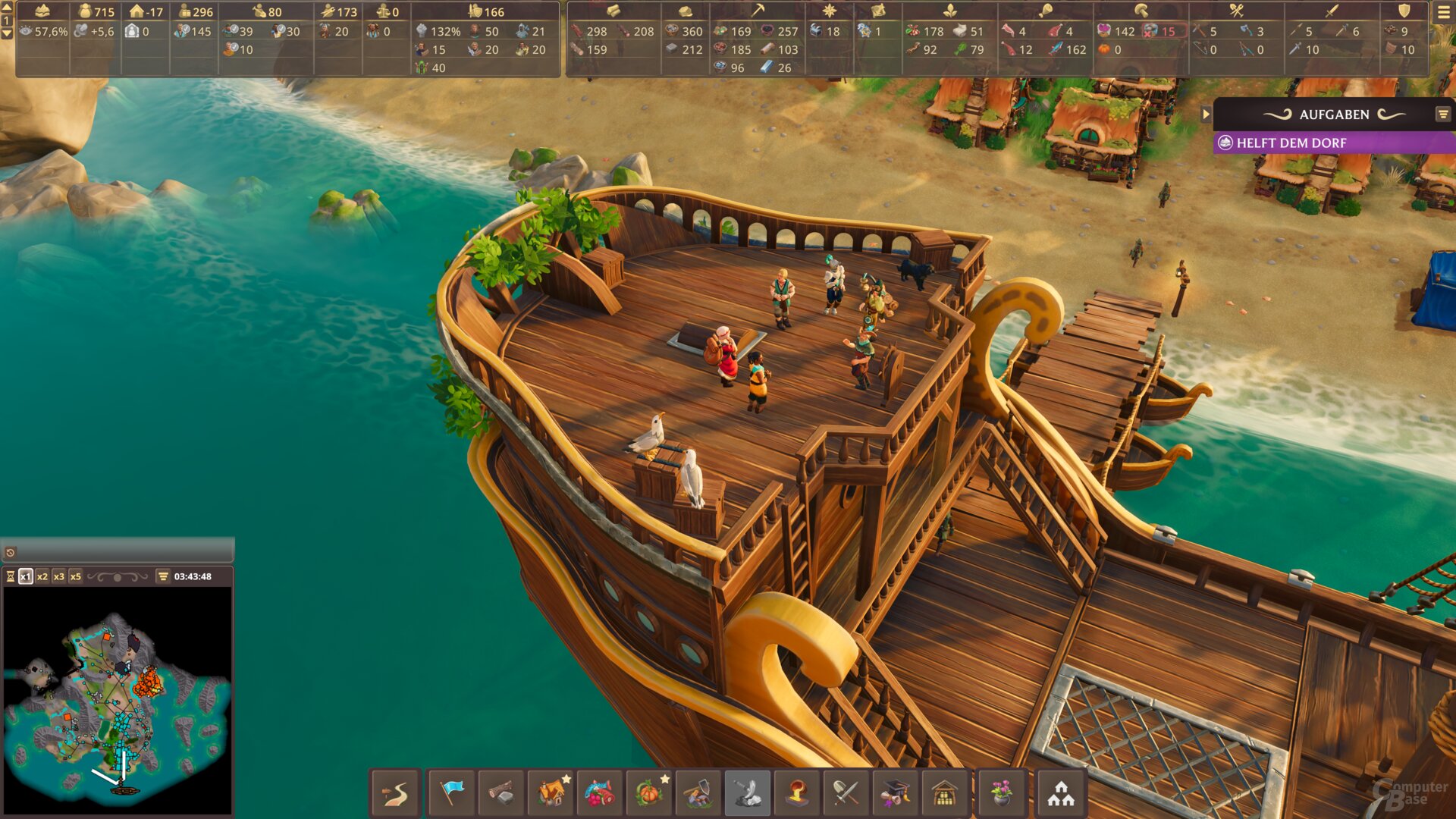
Task: Select the blue flag territory tool
Action: pos(452,793)
